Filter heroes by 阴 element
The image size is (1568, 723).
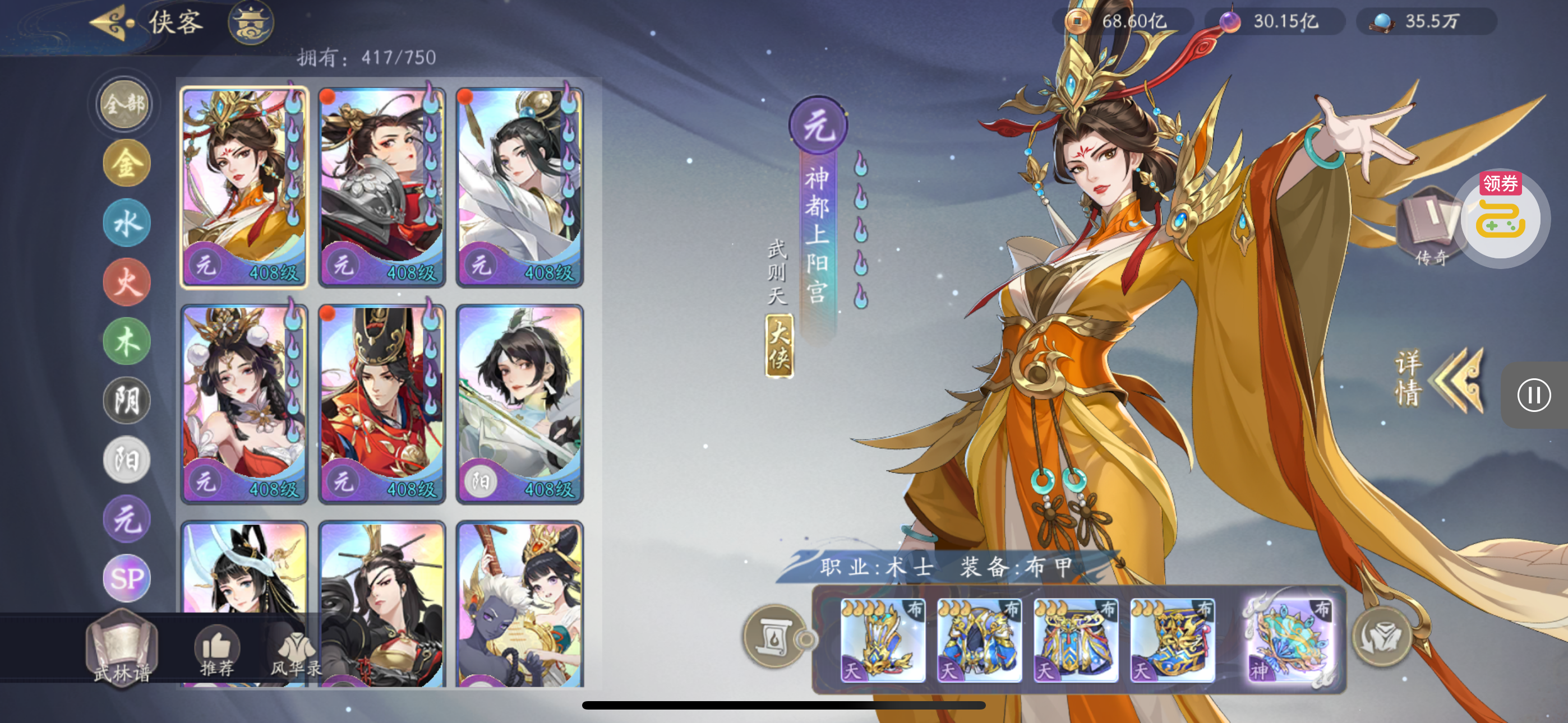coord(127,400)
